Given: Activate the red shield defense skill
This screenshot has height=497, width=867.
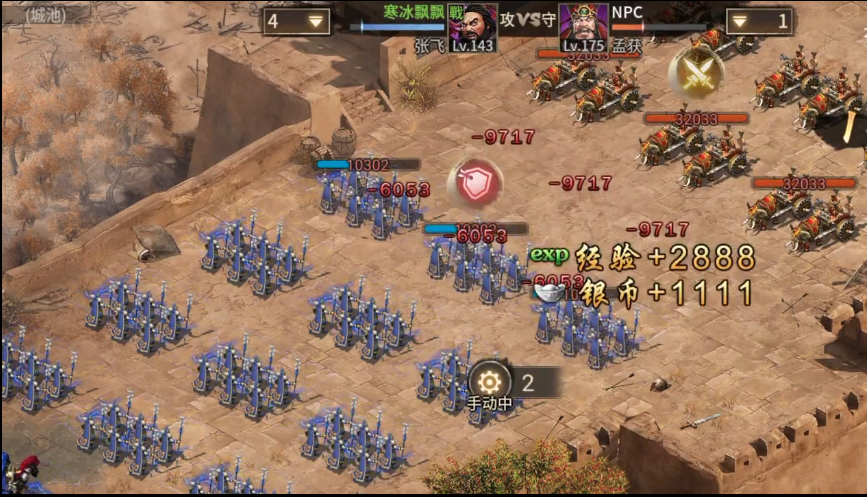Looking at the screenshot, I should tap(475, 182).
